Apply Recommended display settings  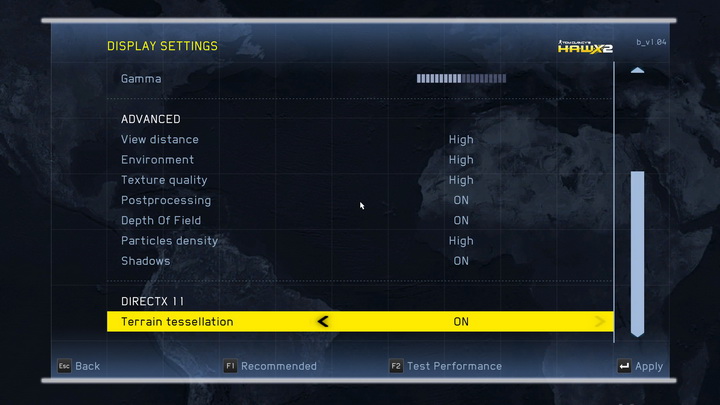click(x=269, y=366)
